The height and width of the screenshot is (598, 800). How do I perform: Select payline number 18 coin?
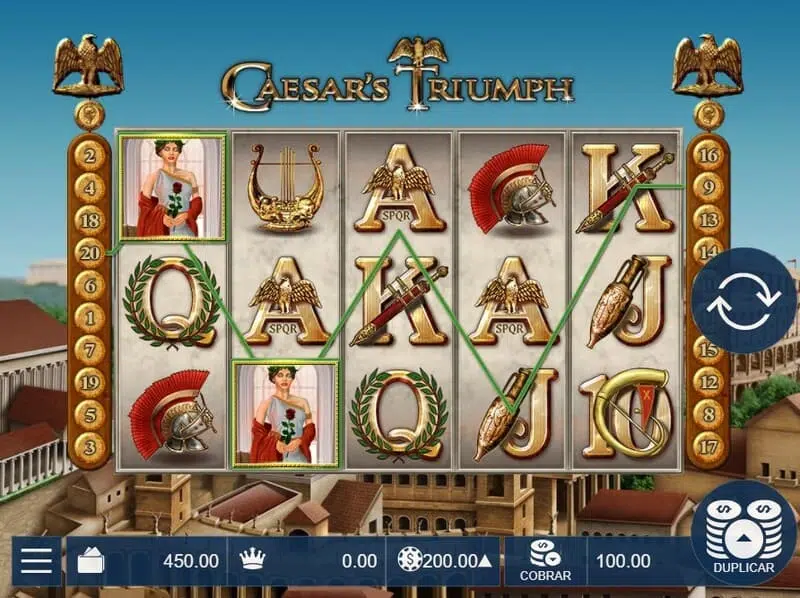coord(90,220)
